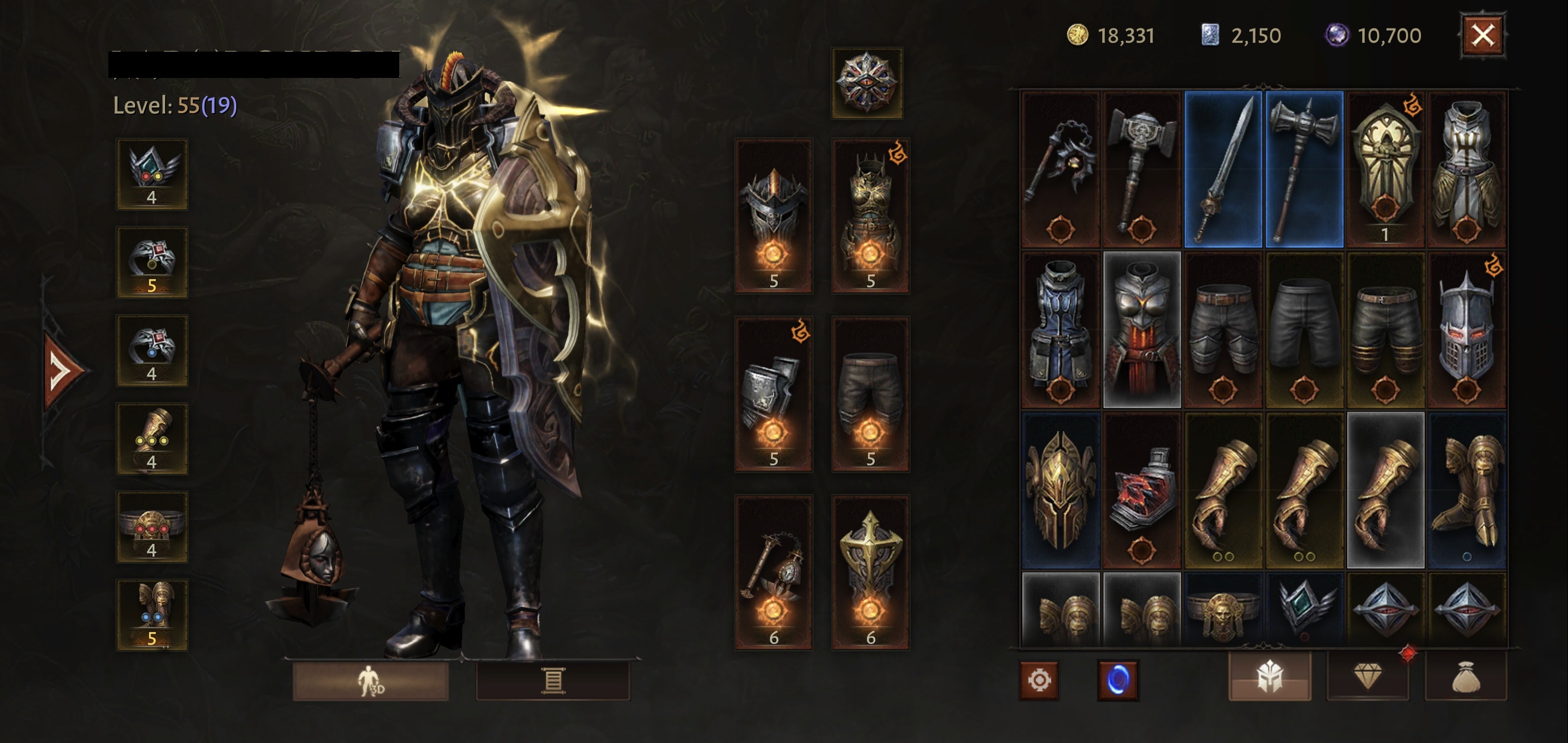
Task: Pick the blue-highlighted sword in inventory
Action: pyautogui.click(x=1223, y=169)
